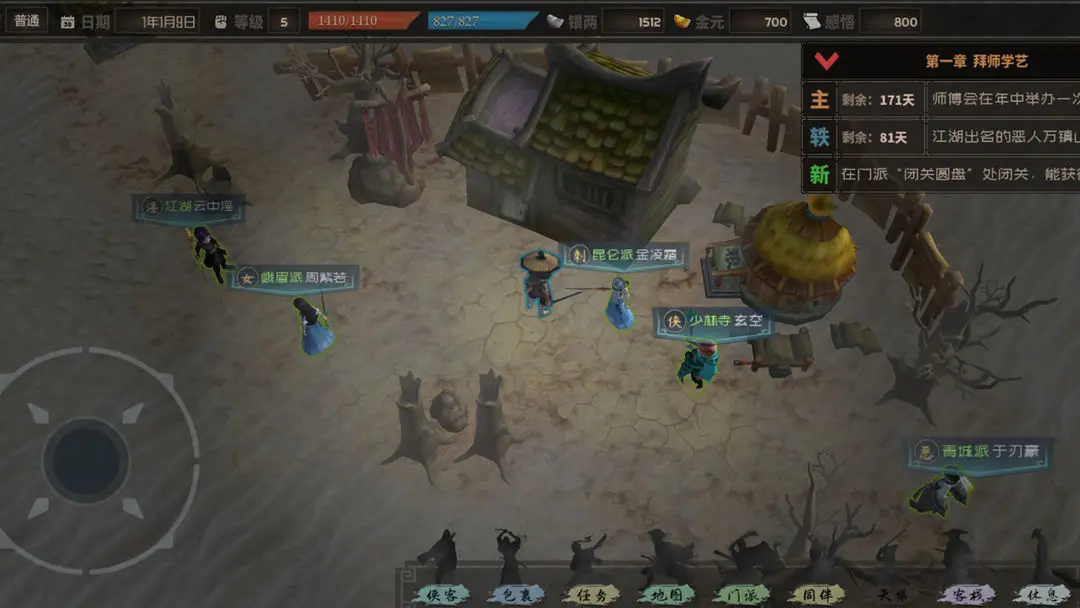The width and height of the screenshot is (1080, 608).
Task: Tap the virtual joystick center knob
Action: pyautogui.click(x=87, y=460)
